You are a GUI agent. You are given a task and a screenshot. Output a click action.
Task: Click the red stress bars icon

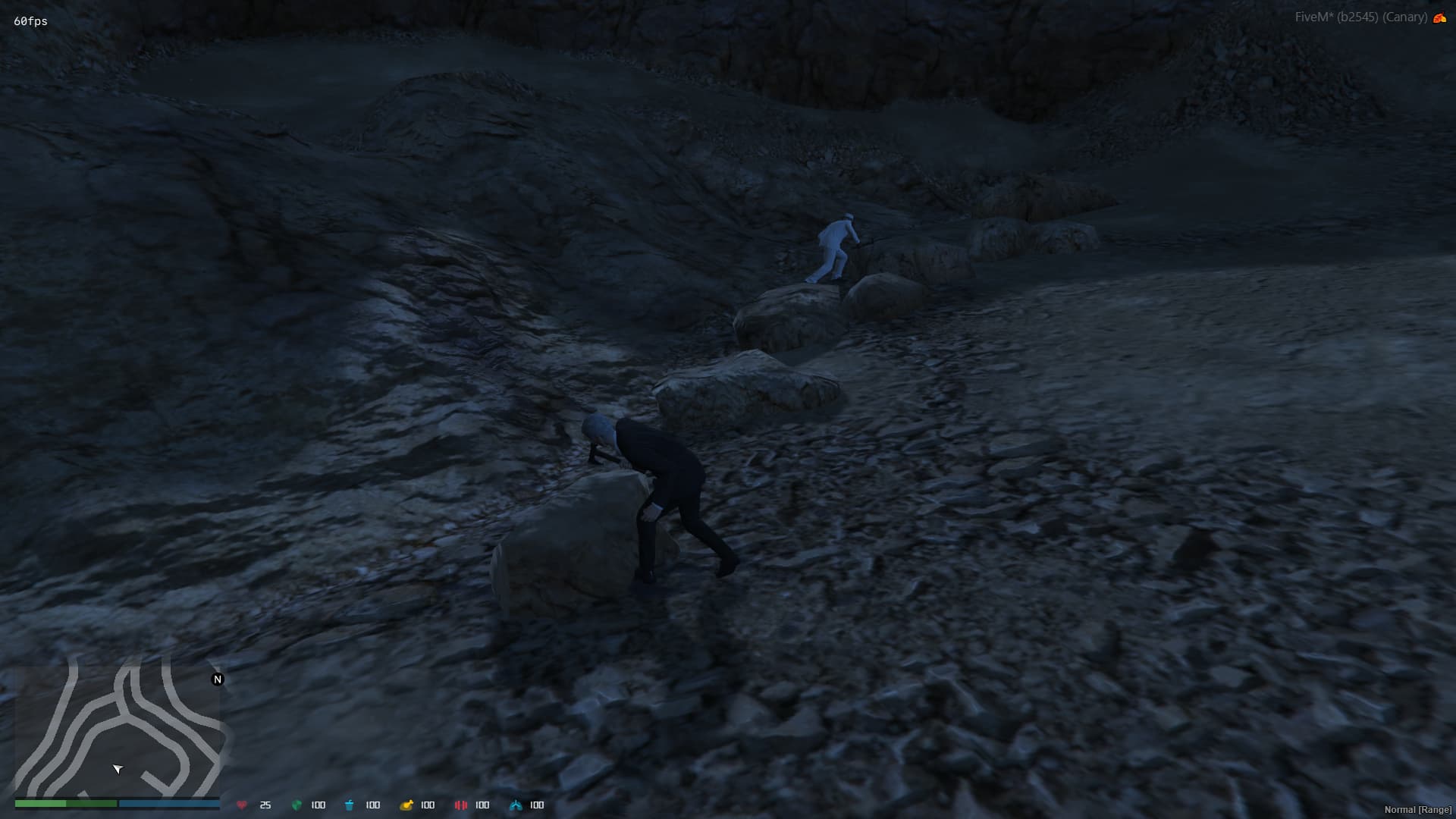coord(461,805)
